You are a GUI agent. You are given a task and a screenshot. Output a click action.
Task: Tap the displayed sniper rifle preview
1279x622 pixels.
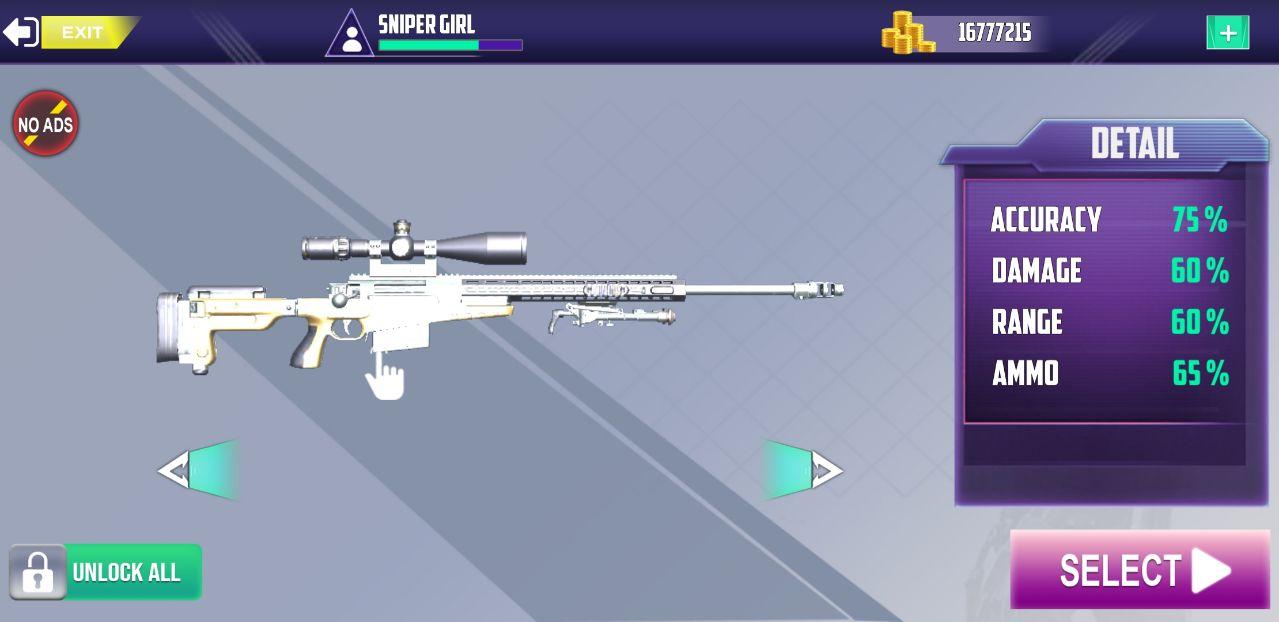(x=480, y=295)
